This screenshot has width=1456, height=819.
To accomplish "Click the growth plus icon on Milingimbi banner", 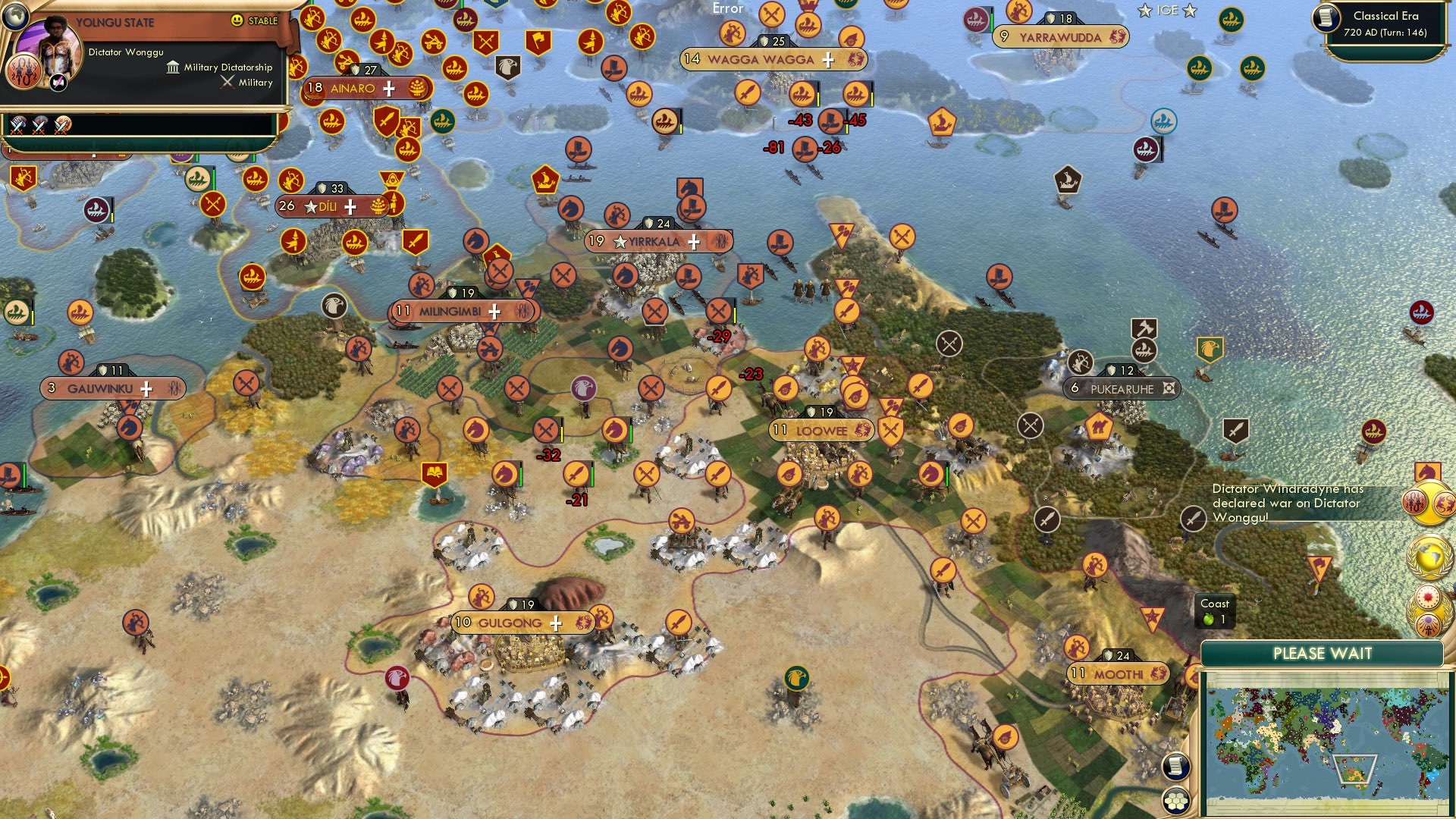I will (x=493, y=311).
